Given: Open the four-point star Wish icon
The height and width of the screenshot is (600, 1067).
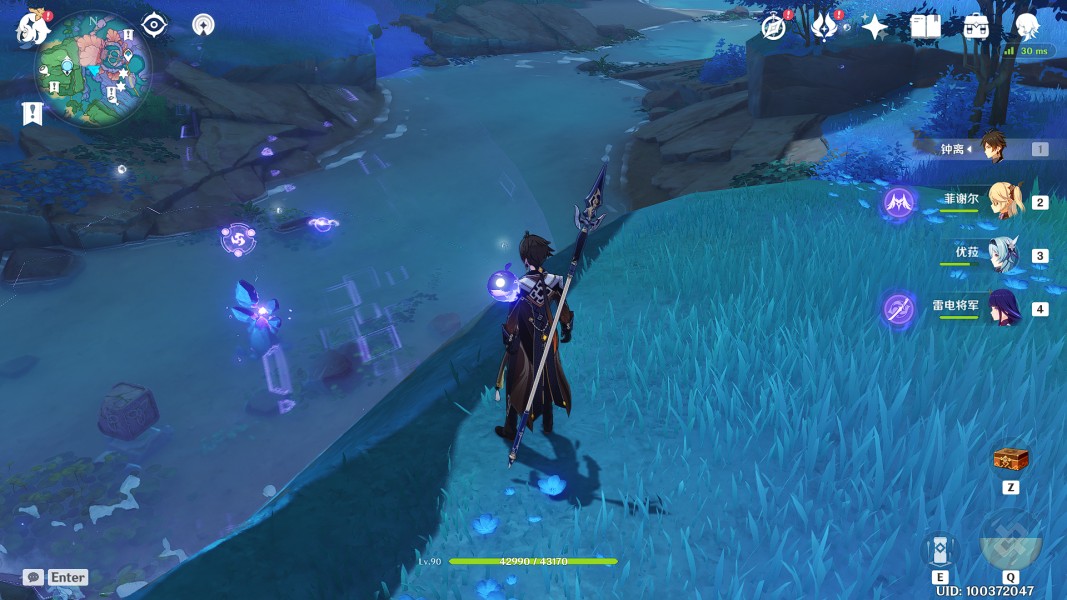Looking at the screenshot, I should click(x=875, y=27).
